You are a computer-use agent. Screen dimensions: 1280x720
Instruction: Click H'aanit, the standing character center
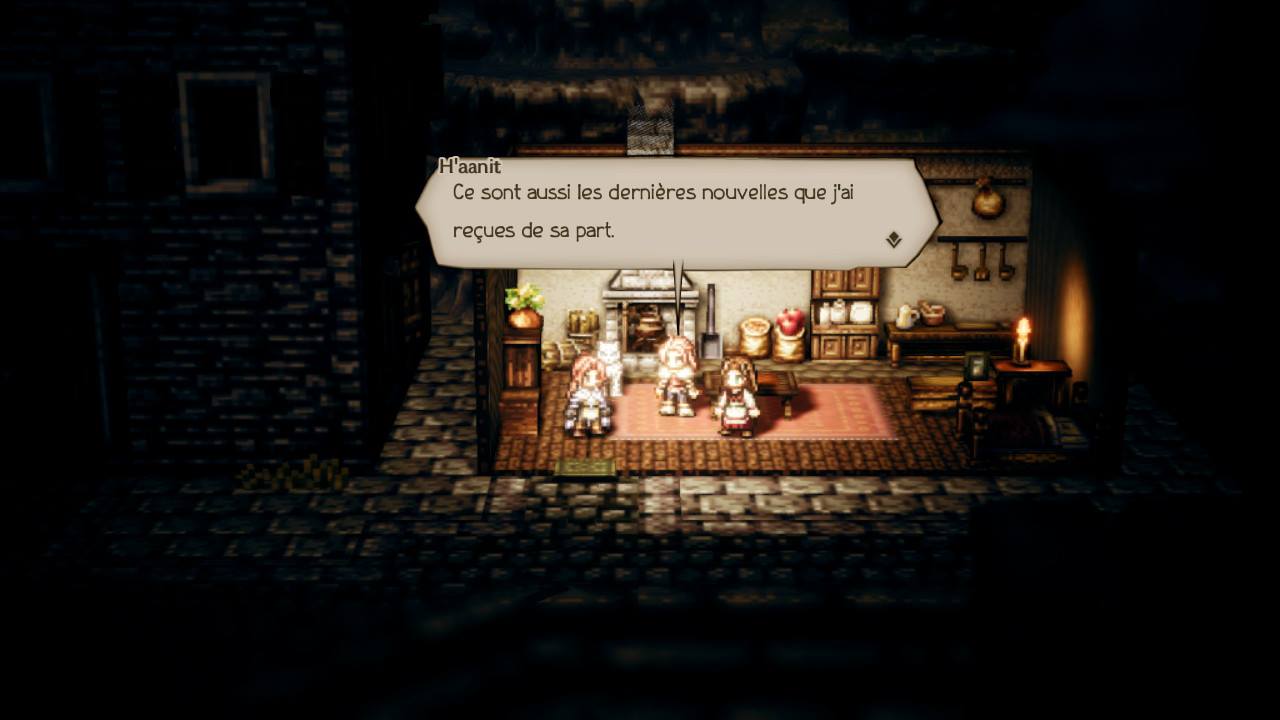[x=676, y=382]
